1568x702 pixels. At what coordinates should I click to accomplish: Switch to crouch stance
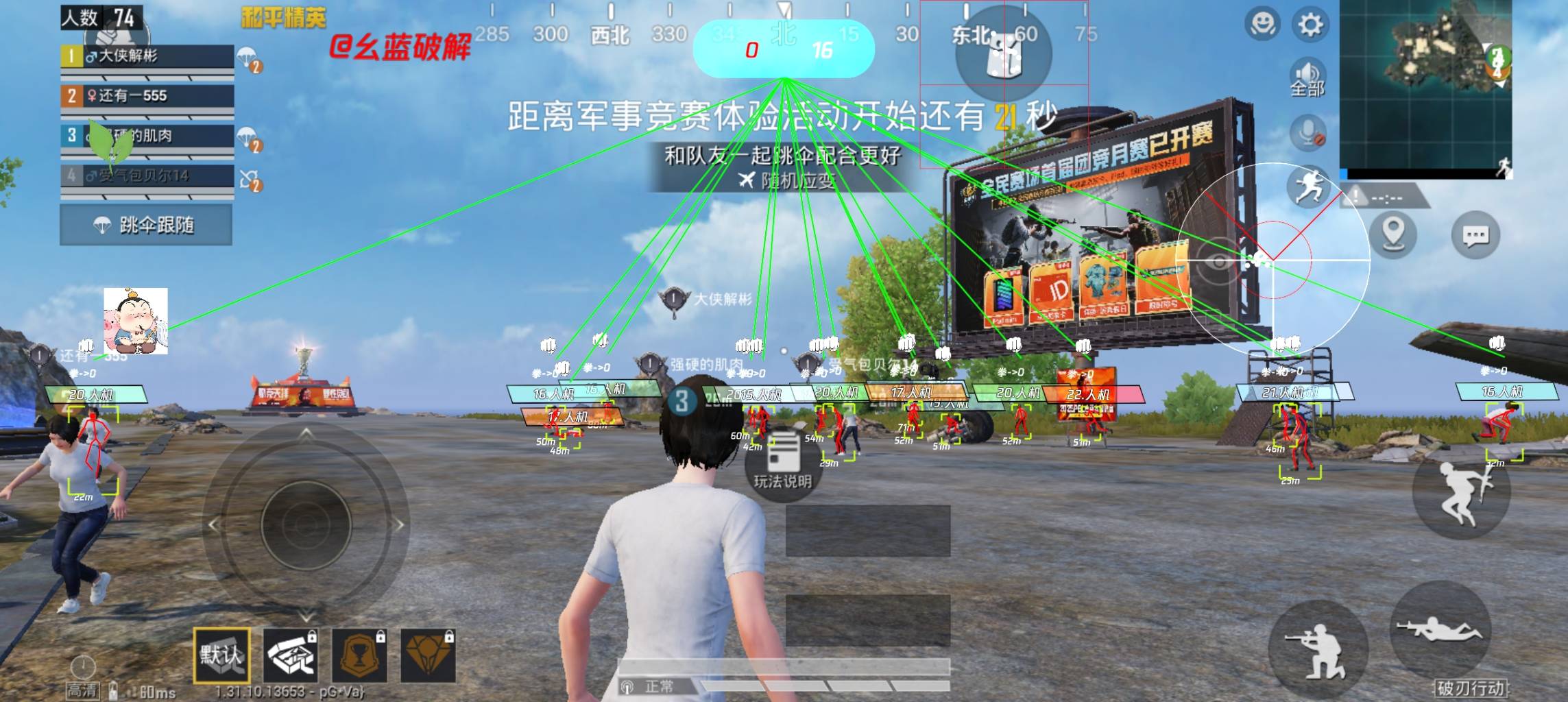(x=1318, y=649)
